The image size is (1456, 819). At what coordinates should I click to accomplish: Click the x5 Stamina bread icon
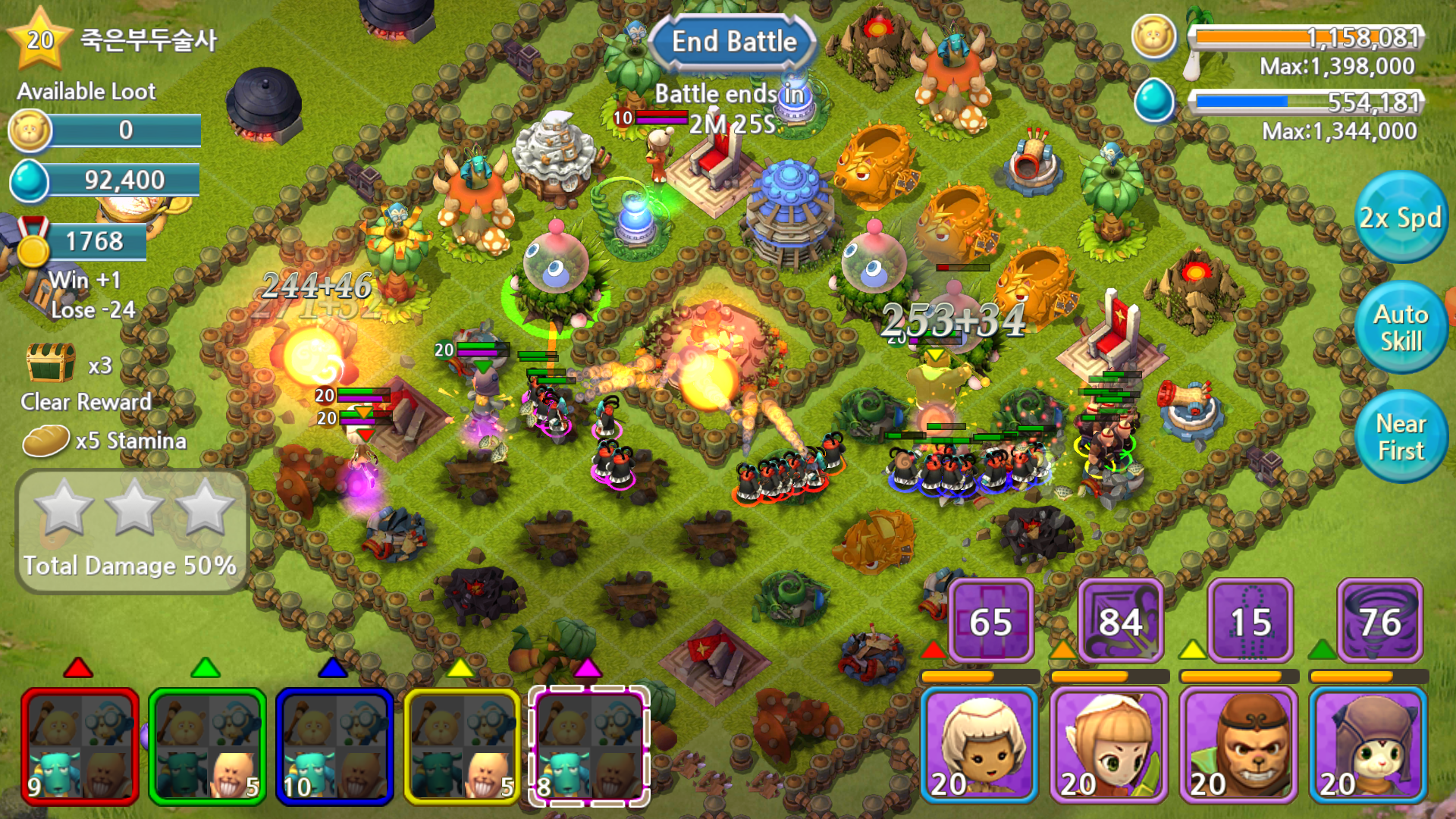click(45, 438)
